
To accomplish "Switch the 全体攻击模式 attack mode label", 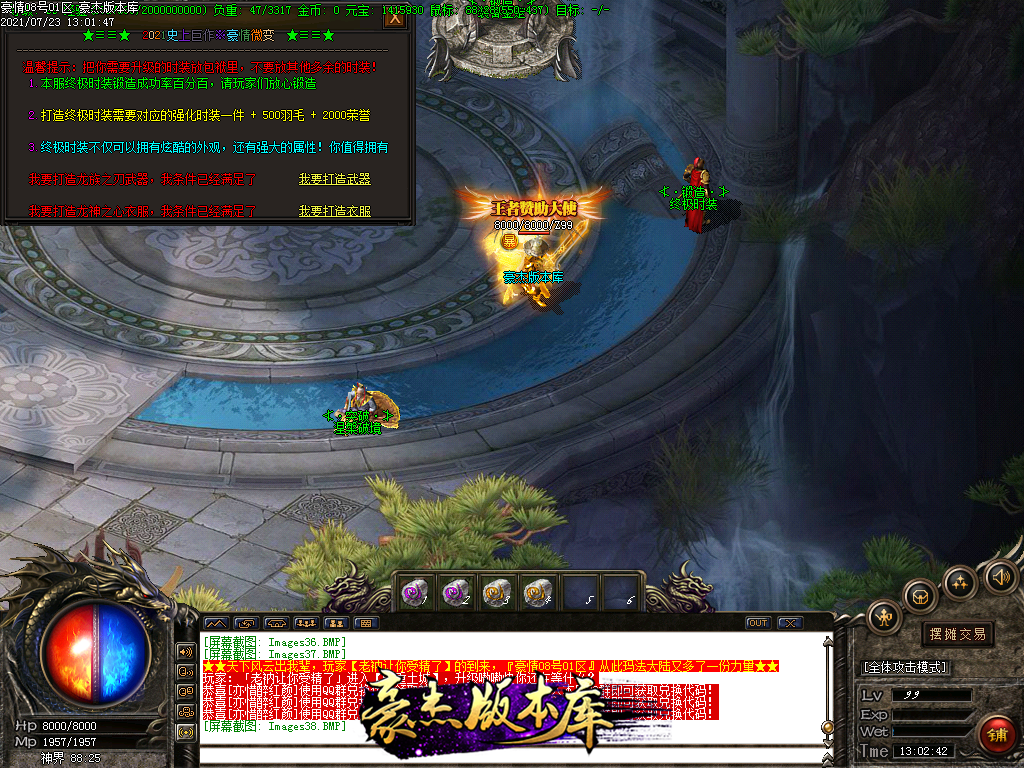I will point(905,667).
